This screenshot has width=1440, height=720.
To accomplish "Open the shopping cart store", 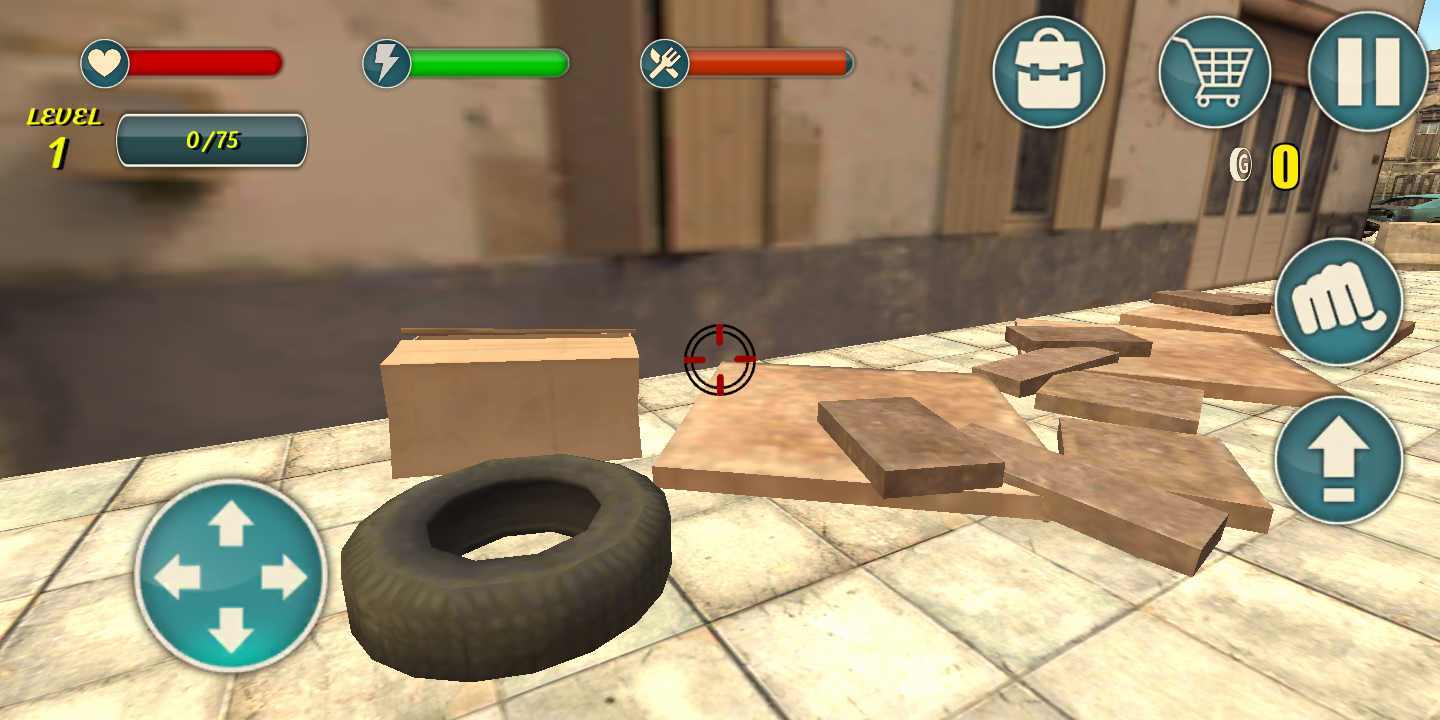I will [1214, 72].
